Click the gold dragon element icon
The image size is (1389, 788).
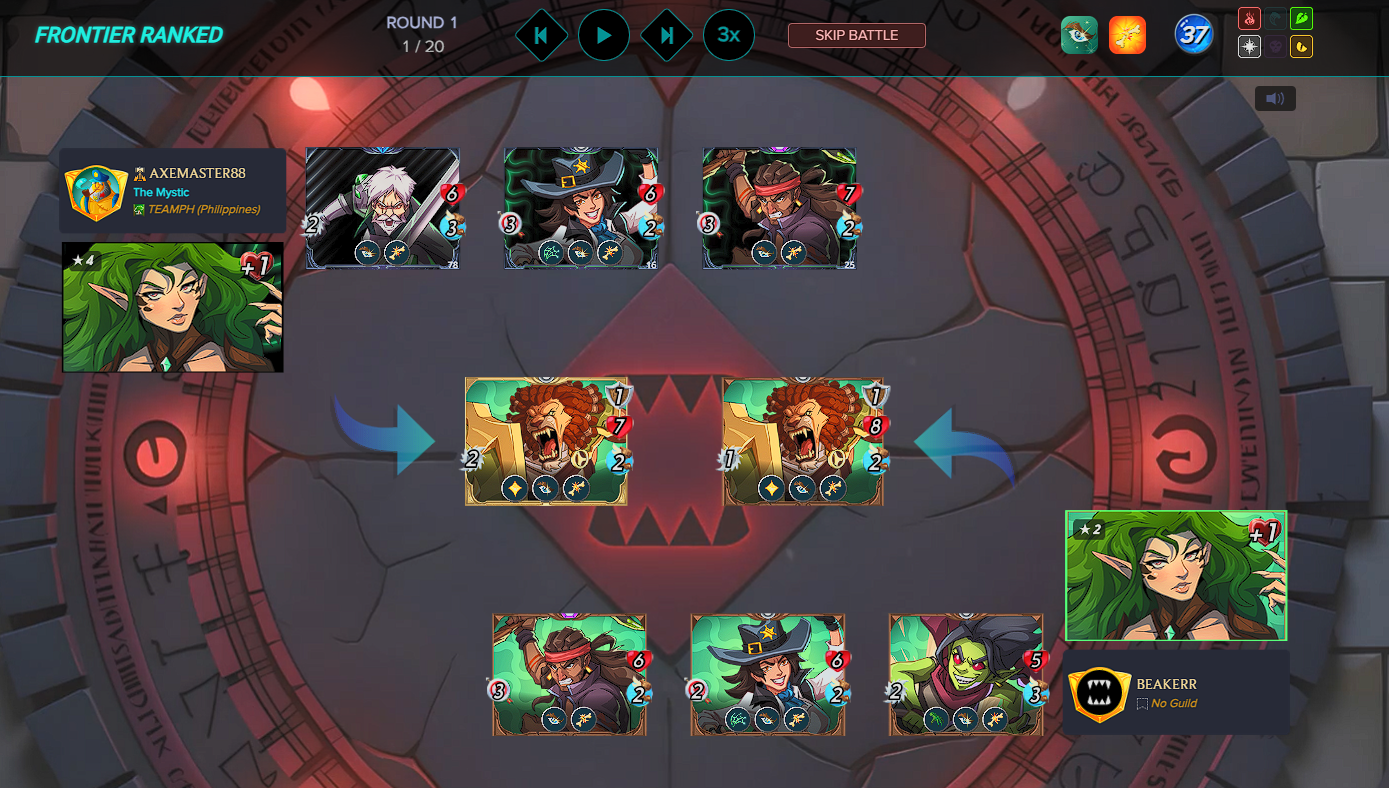click(x=1301, y=46)
